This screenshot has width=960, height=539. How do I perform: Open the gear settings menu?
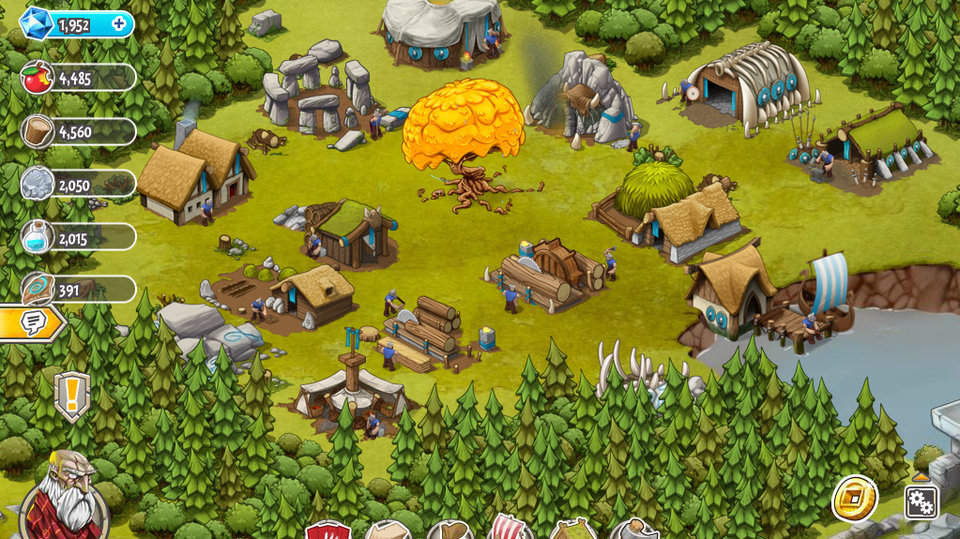click(921, 501)
